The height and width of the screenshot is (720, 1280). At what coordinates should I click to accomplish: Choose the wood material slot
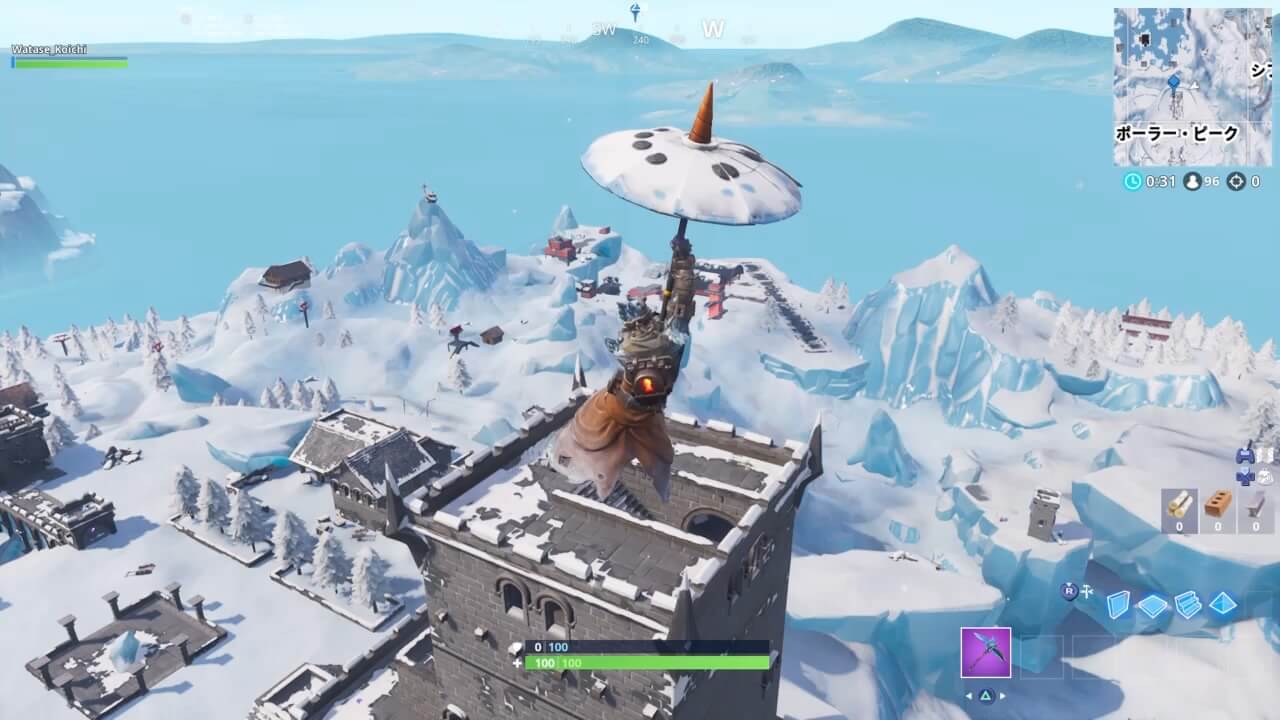pyautogui.click(x=1180, y=509)
